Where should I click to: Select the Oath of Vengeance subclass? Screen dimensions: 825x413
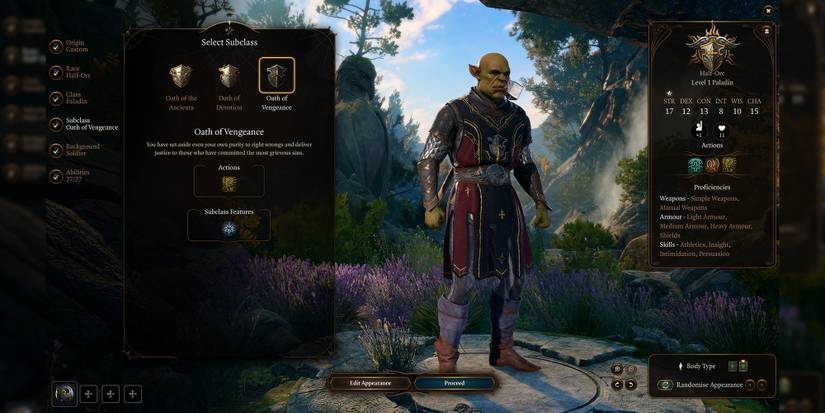pos(277,76)
